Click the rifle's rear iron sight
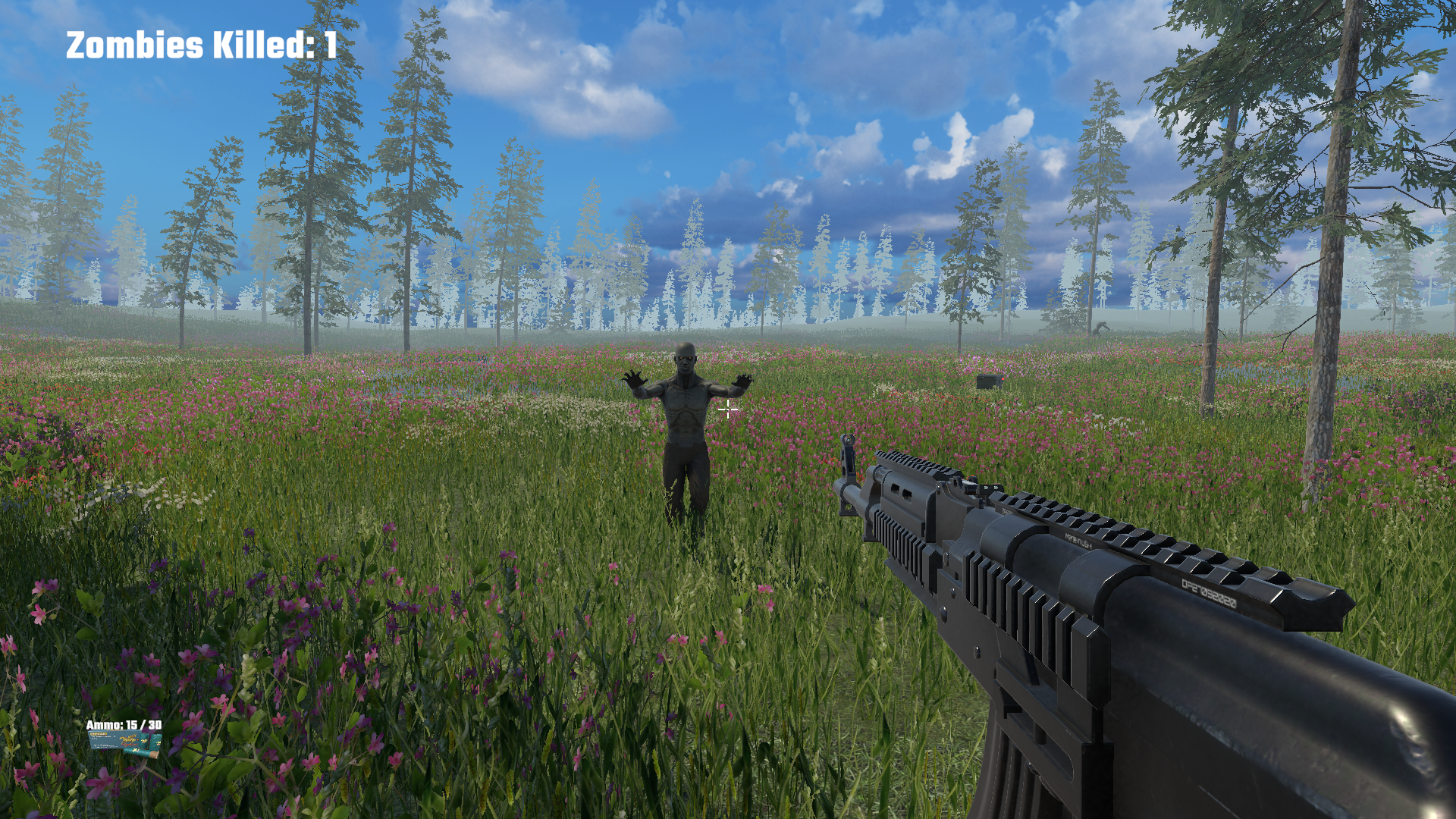 pyautogui.click(x=990, y=488)
